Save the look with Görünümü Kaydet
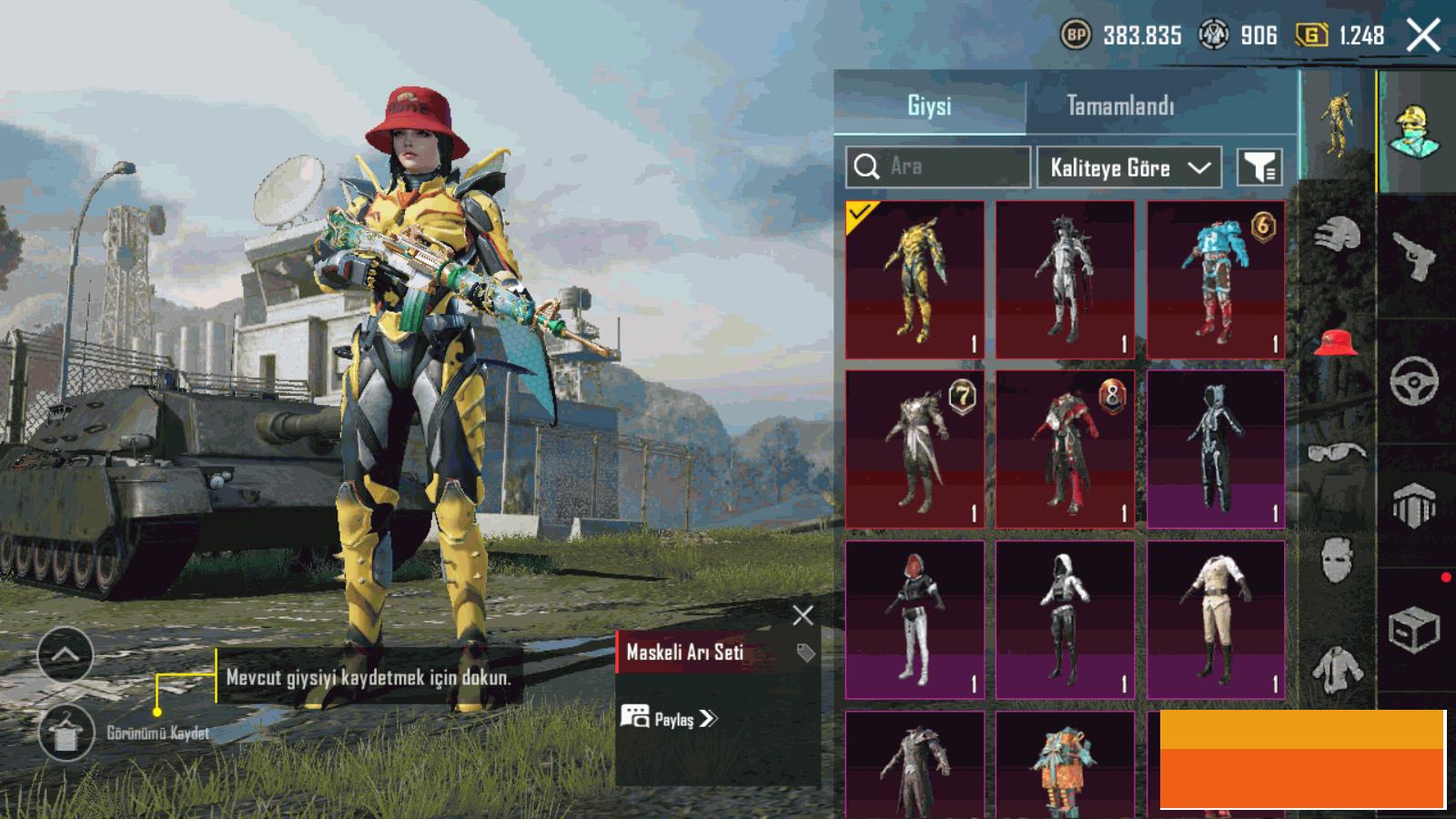The image size is (1456, 819). [66, 733]
